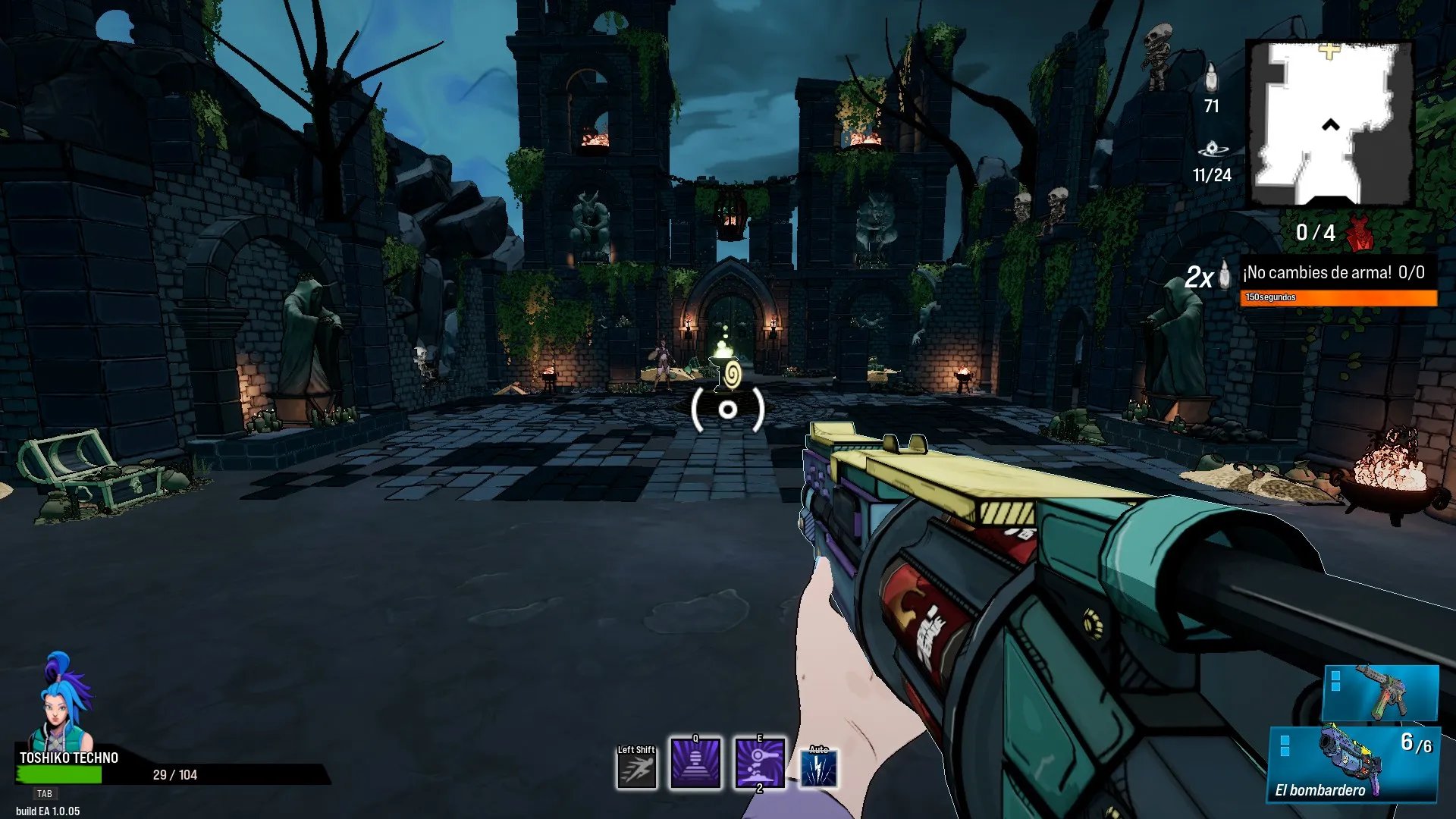This screenshot has height=819, width=1456.
Task: Trigger the purple swirl drone ability
Action: 760,763
